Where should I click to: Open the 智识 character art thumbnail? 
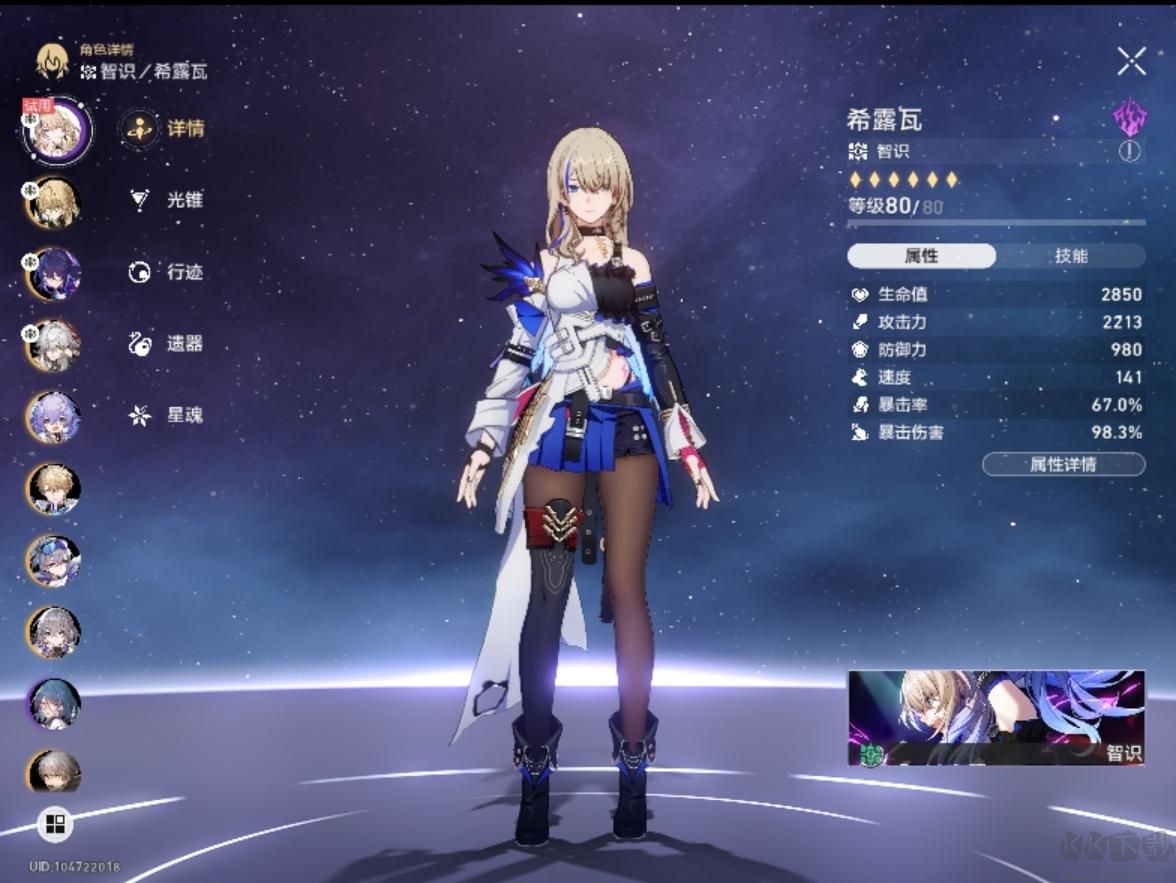996,718
